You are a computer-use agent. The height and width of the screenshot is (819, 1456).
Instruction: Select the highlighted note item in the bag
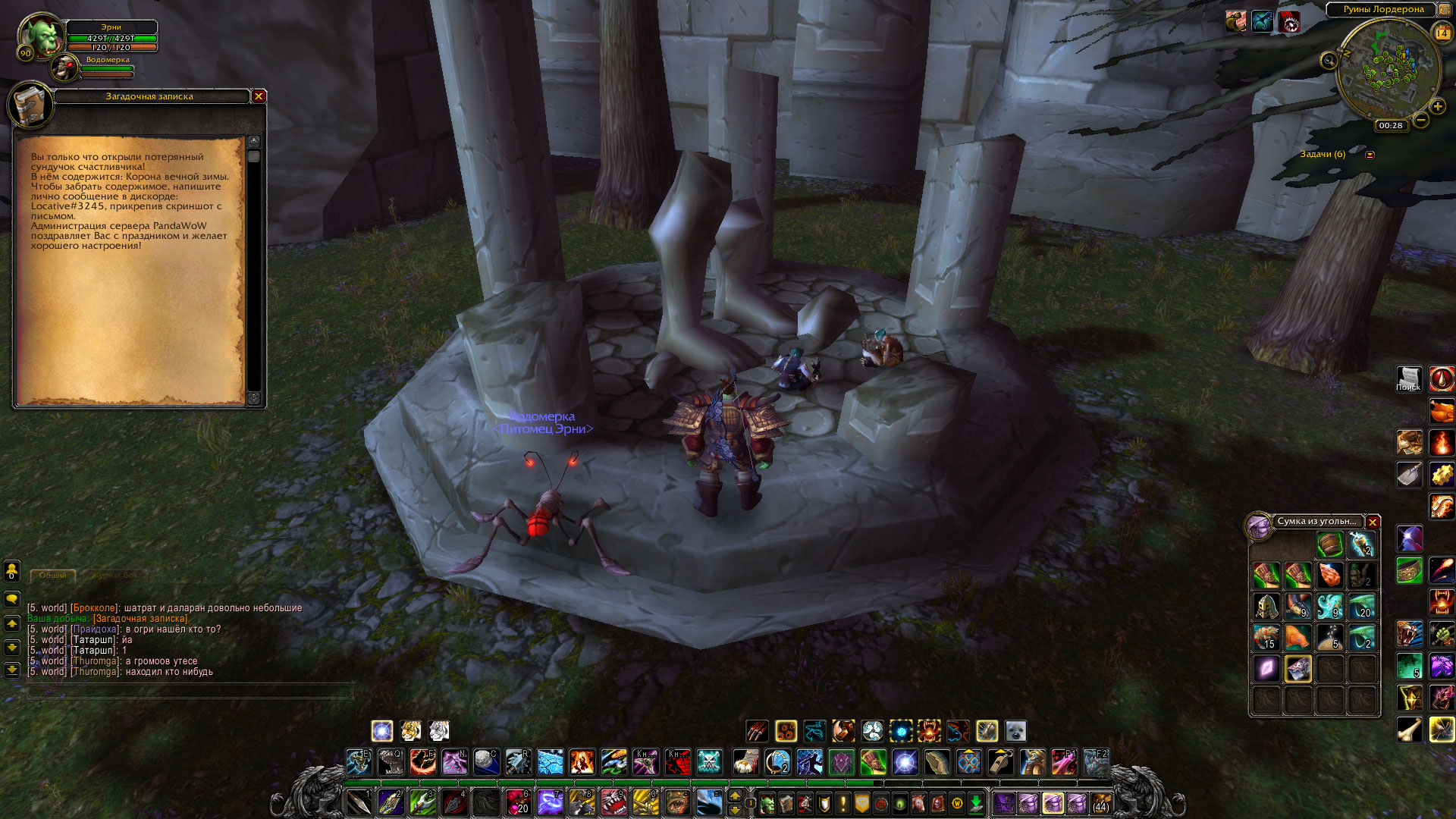[x=1298, y=669]
